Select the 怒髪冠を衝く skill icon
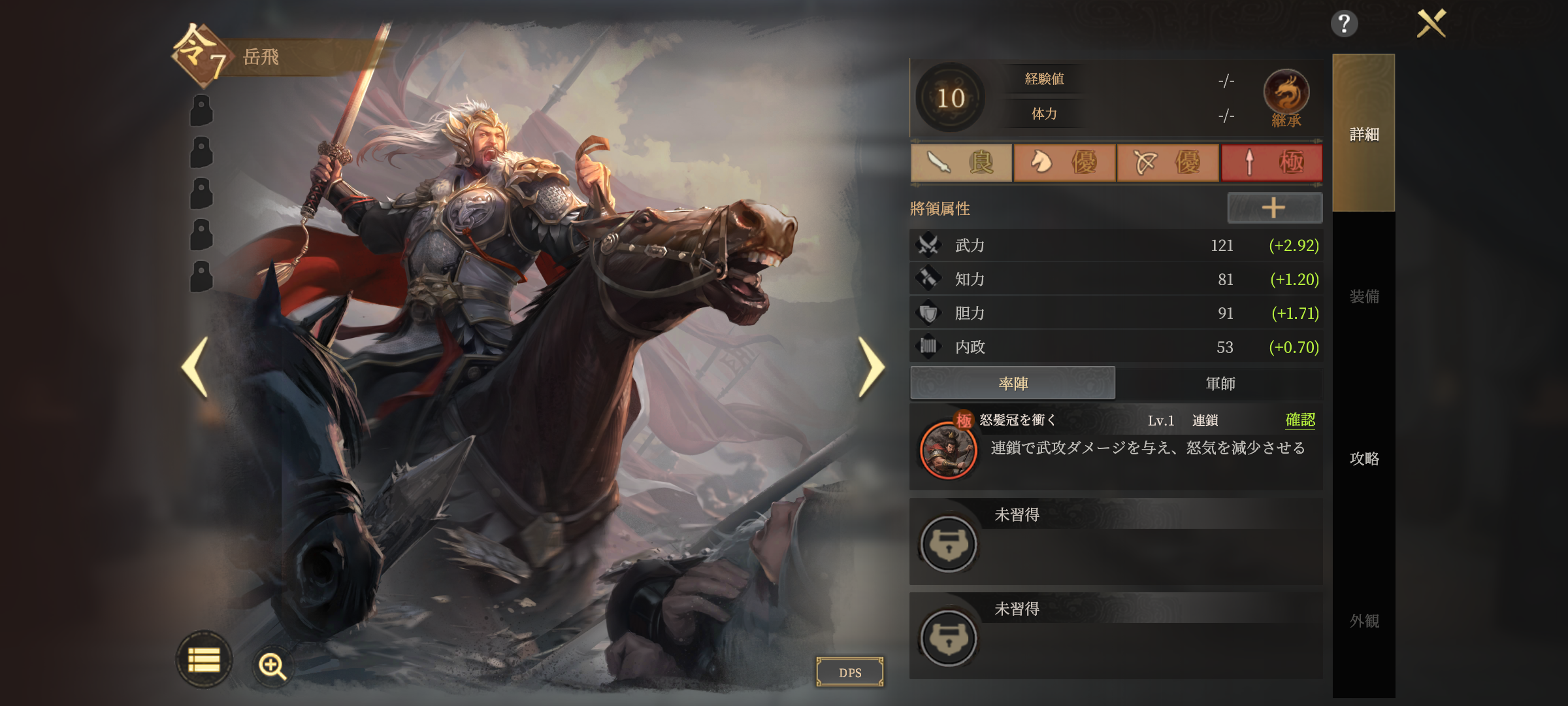The image size is (1568, 706). [948, 450]
